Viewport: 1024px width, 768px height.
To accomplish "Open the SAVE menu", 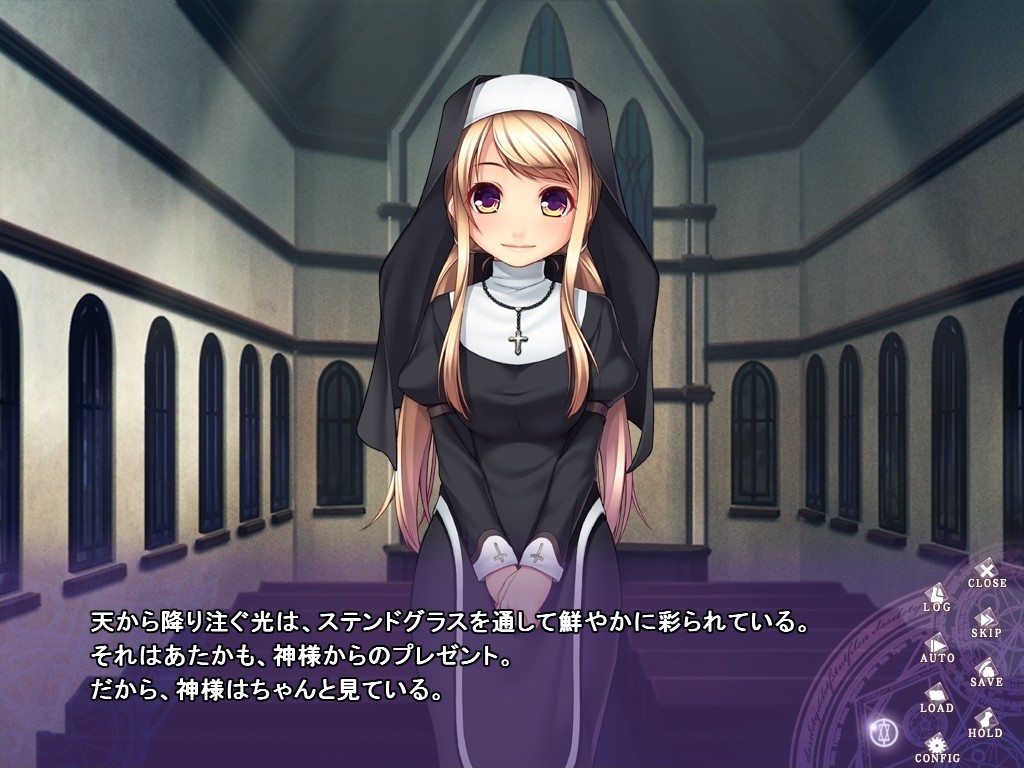I will point(986,671).
